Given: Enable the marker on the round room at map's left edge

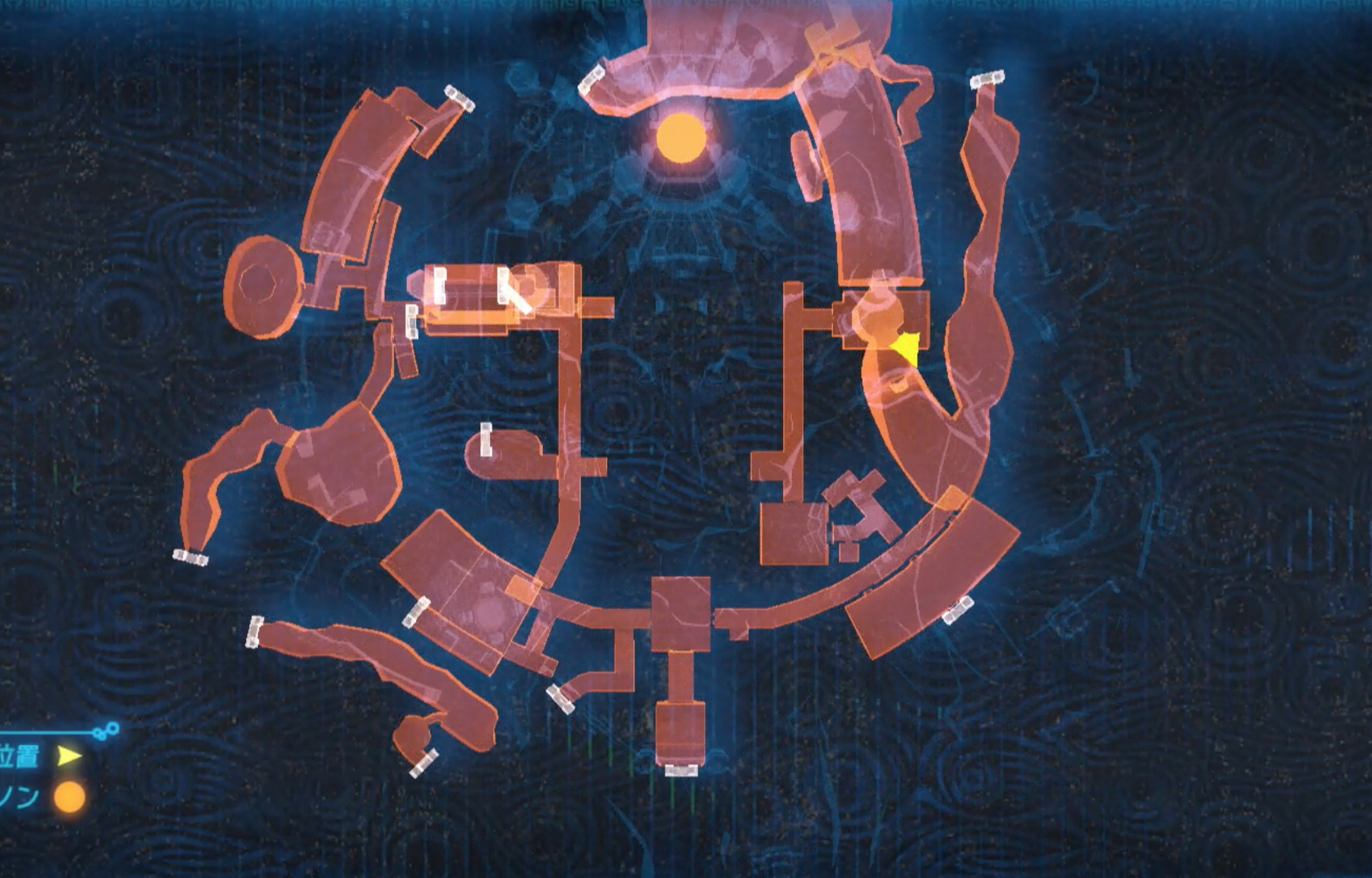Looking at the screenshot, I should [x=261, y=285].
